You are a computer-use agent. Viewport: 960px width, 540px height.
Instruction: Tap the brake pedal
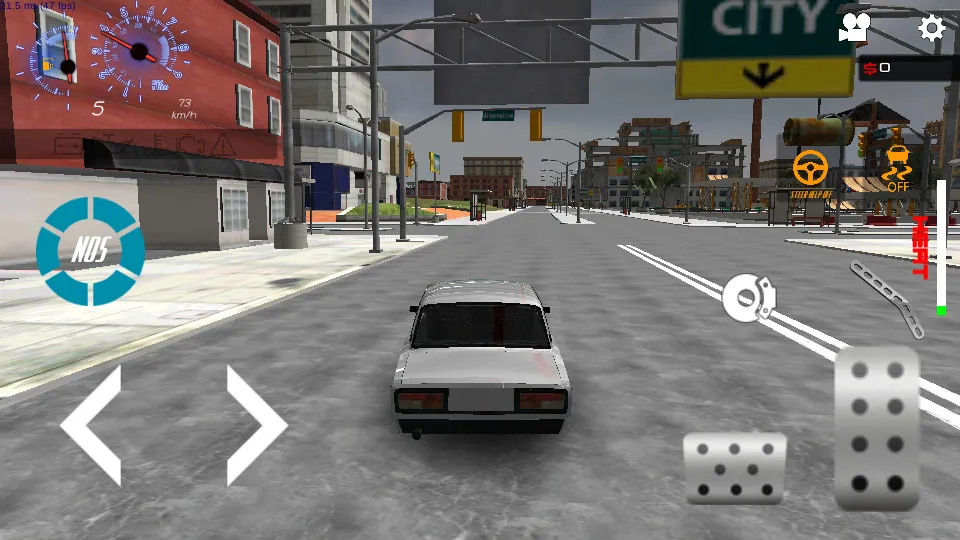[x=735, y=468]
